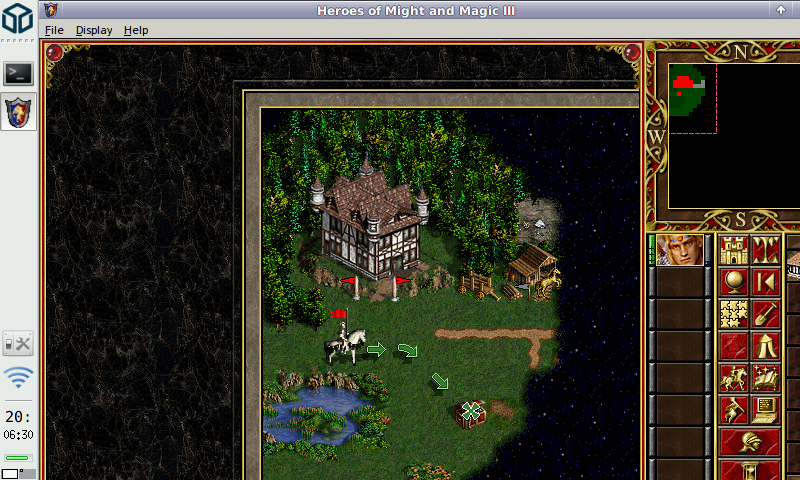This screenshot has height=480, width=800.
Task: Click the window title bar arrow button
Action: coord(780,9)
